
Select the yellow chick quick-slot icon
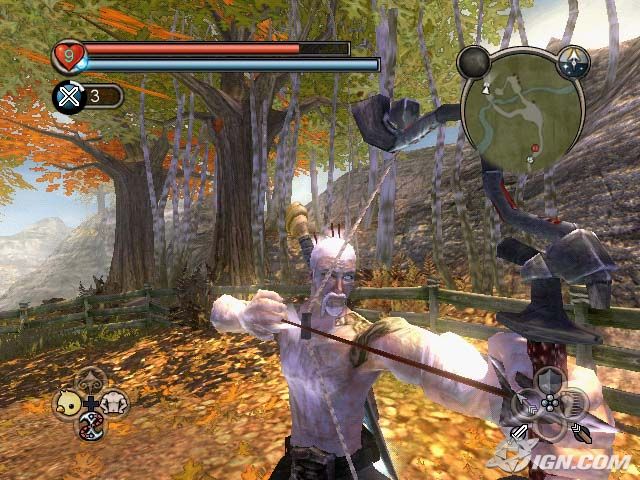tap(67, 402)
